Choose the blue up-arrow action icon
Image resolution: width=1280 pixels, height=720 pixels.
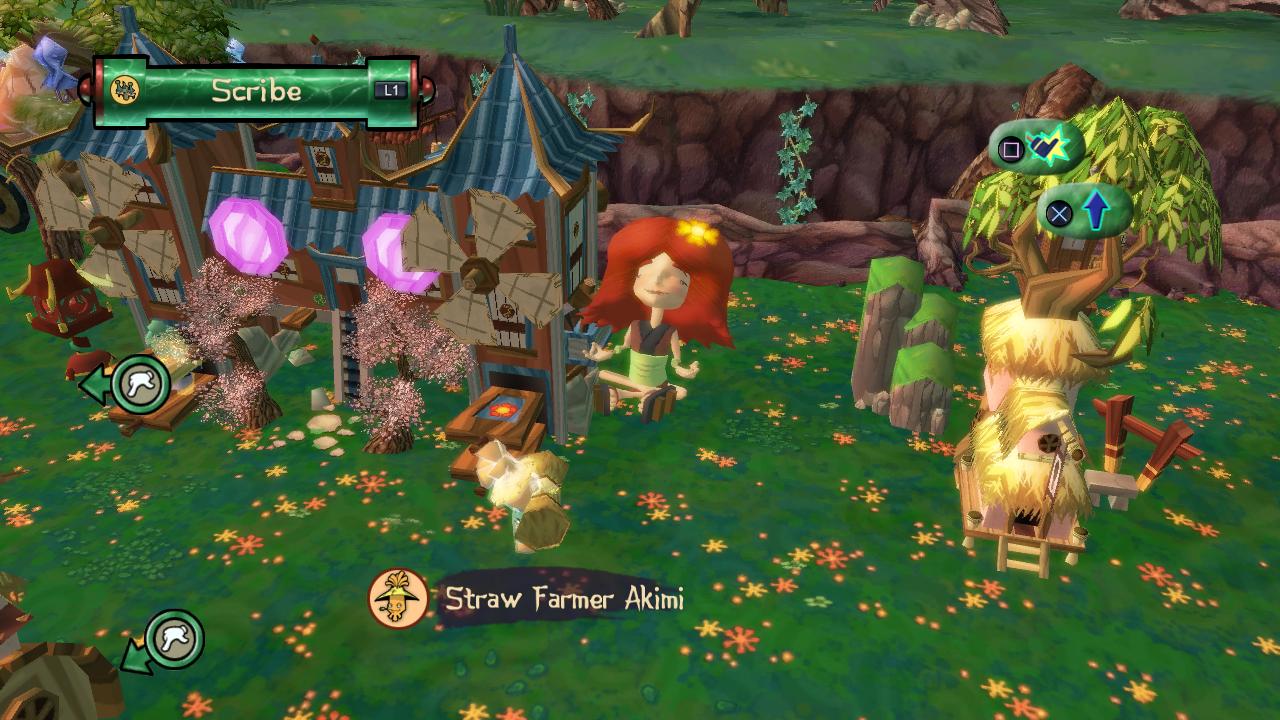click(1096, 211)
